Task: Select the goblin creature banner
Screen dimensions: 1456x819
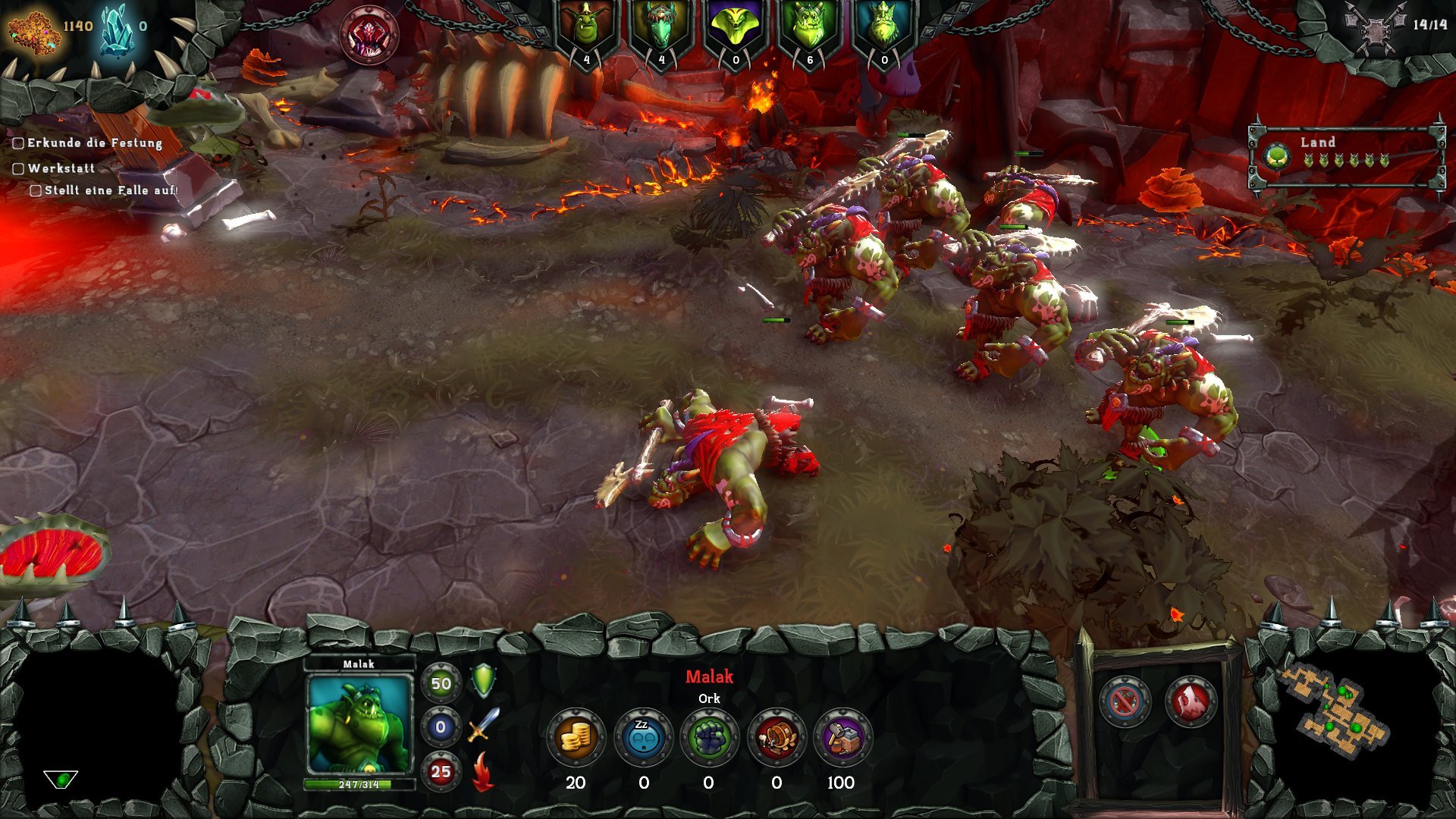Action: 585,30
